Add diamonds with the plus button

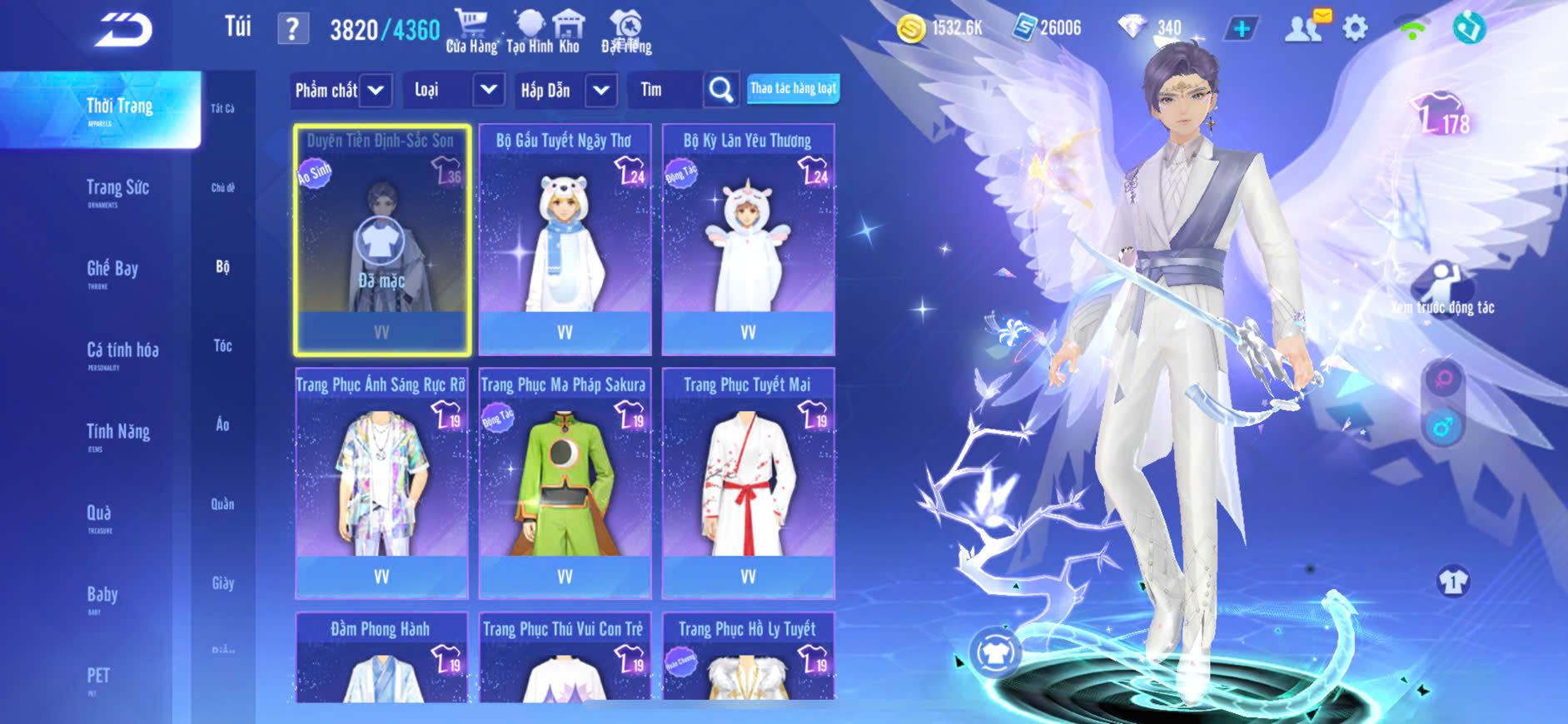pyautogui.click(x=1242, y=29)
